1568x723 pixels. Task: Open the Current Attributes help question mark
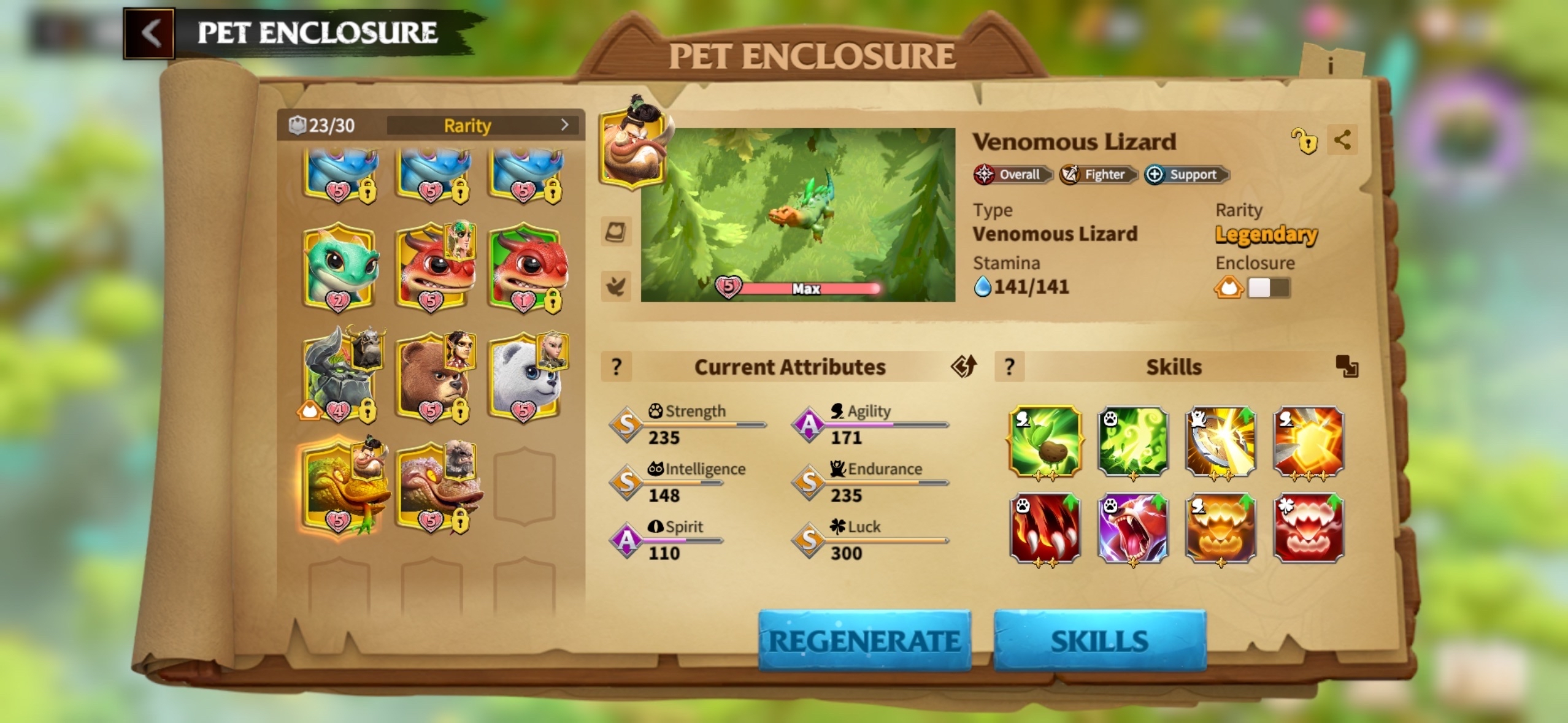coord(617,367)
